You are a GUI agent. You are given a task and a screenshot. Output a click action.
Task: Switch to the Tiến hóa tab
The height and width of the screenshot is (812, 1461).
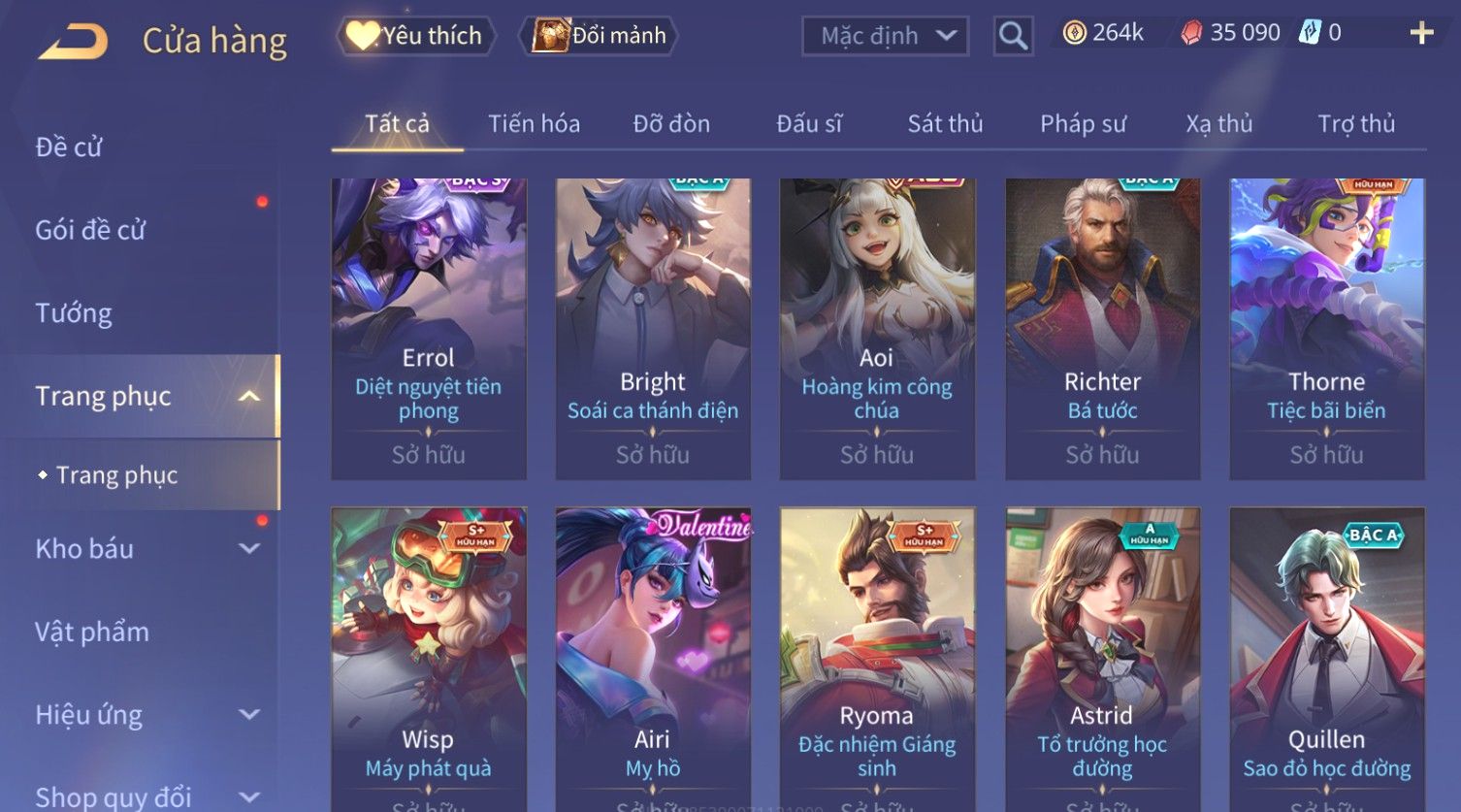(x=534, y=124)
